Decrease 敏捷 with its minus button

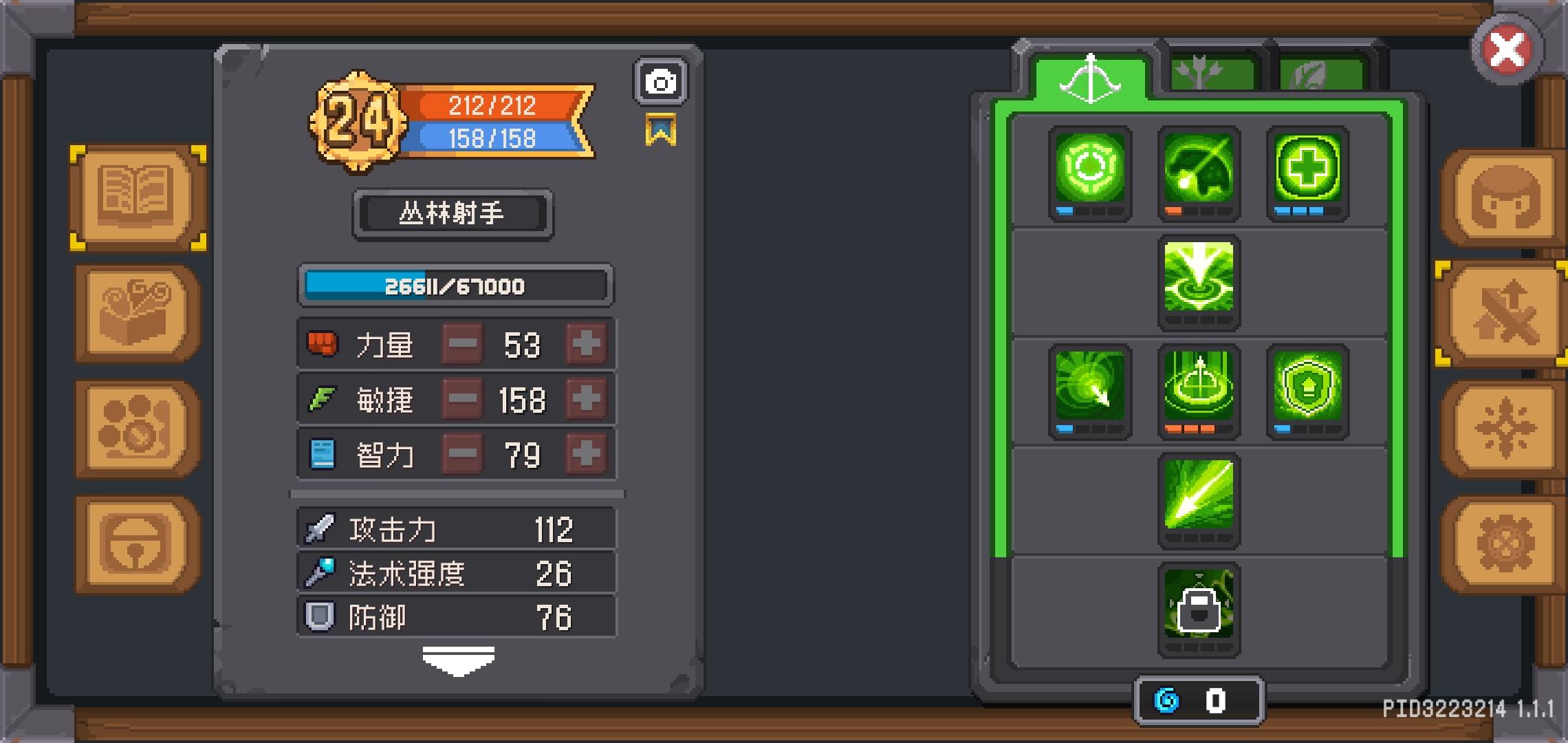point(462,399)
